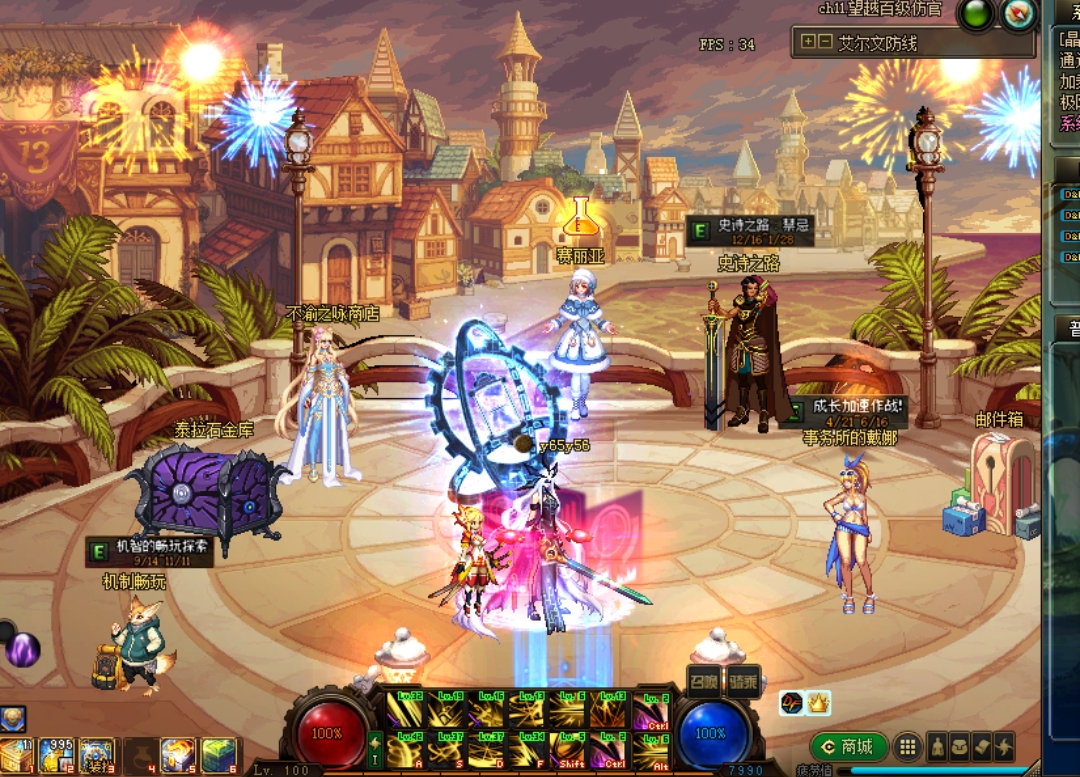
Task: Trigger the skill icon labeled Shift
Action: tap(568, 750)
